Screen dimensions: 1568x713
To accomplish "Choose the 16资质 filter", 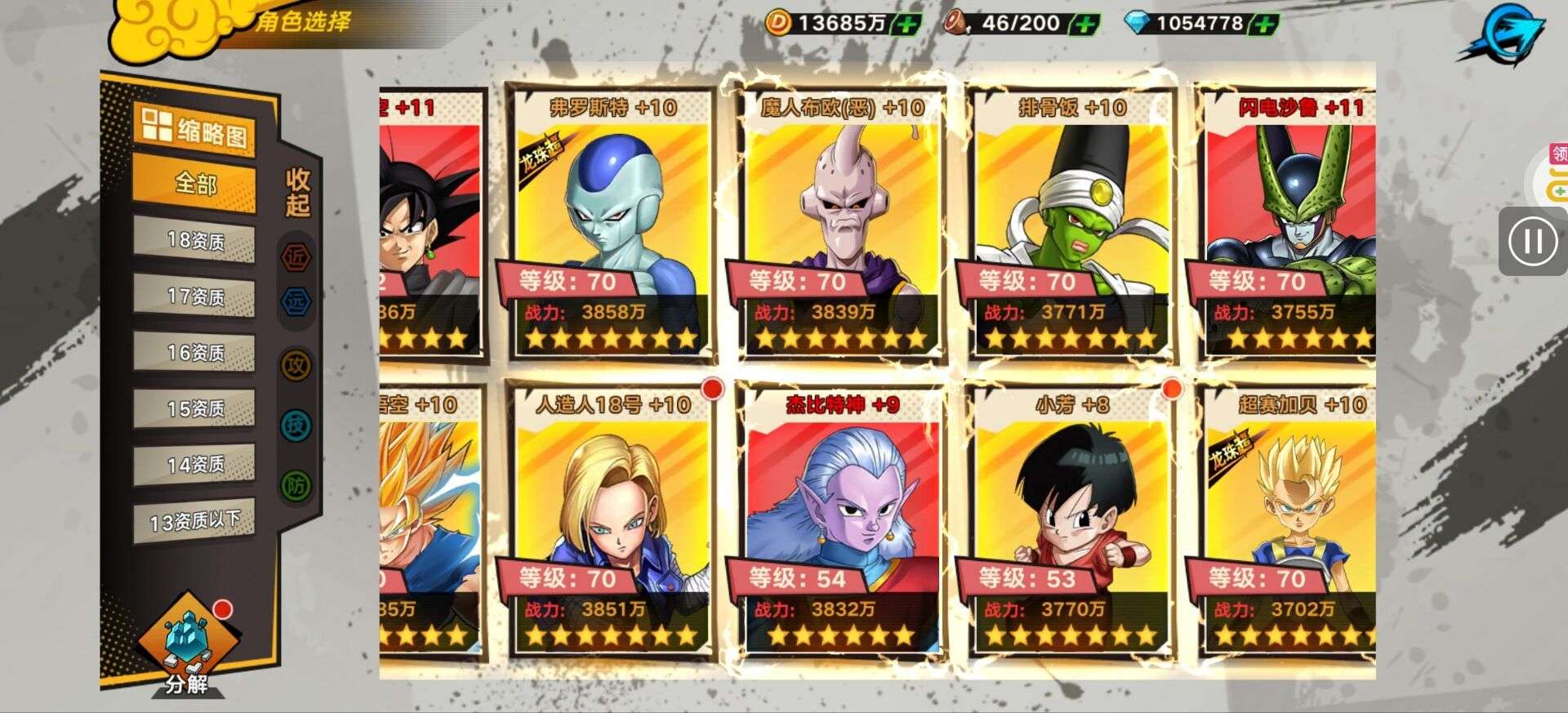I will 195,352.
